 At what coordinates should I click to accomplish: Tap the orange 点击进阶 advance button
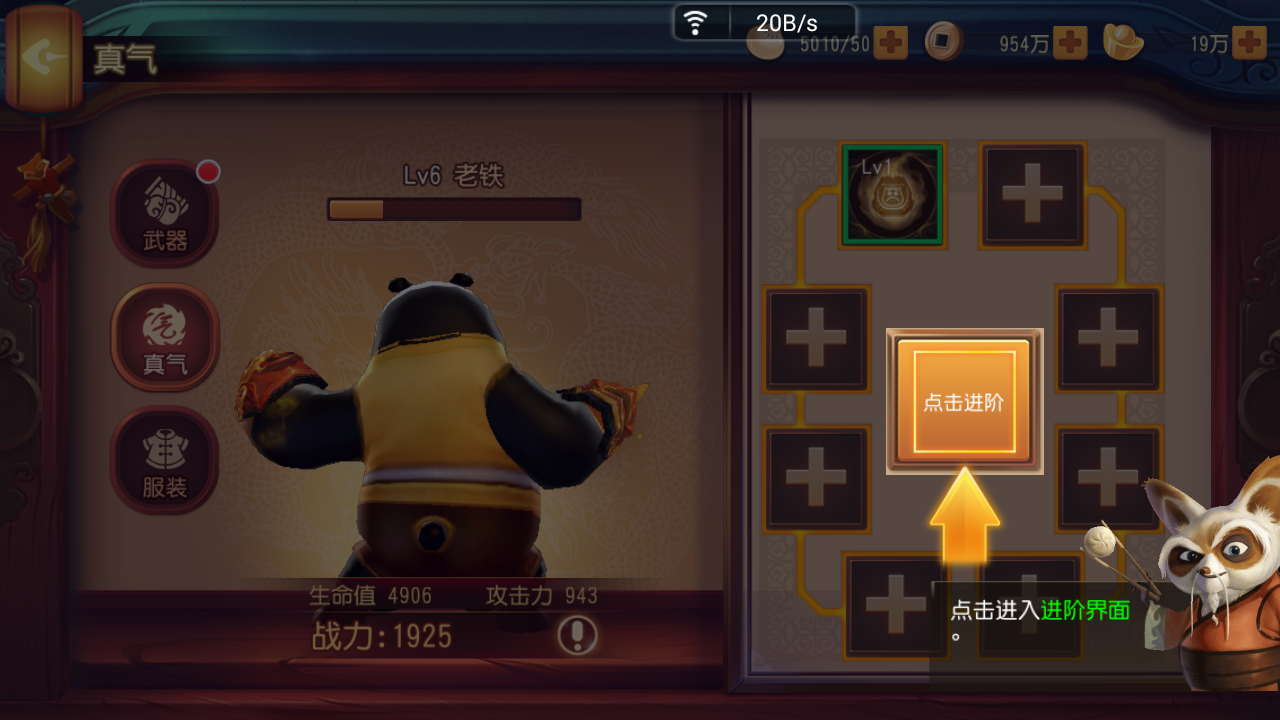click(x=964, y=402)
